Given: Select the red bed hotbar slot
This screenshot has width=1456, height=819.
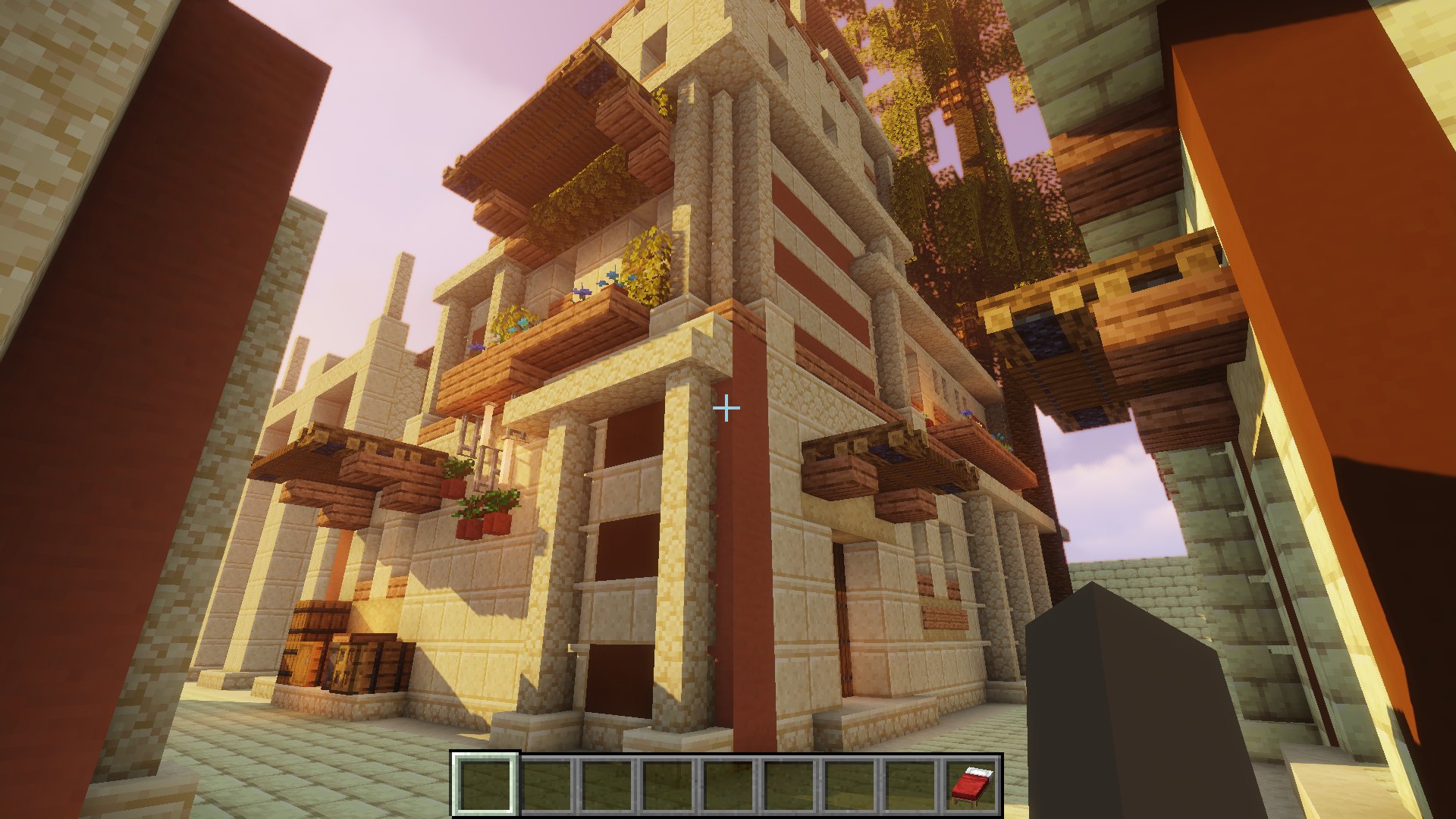Looking at the screenshot, I should pos(971,785).
